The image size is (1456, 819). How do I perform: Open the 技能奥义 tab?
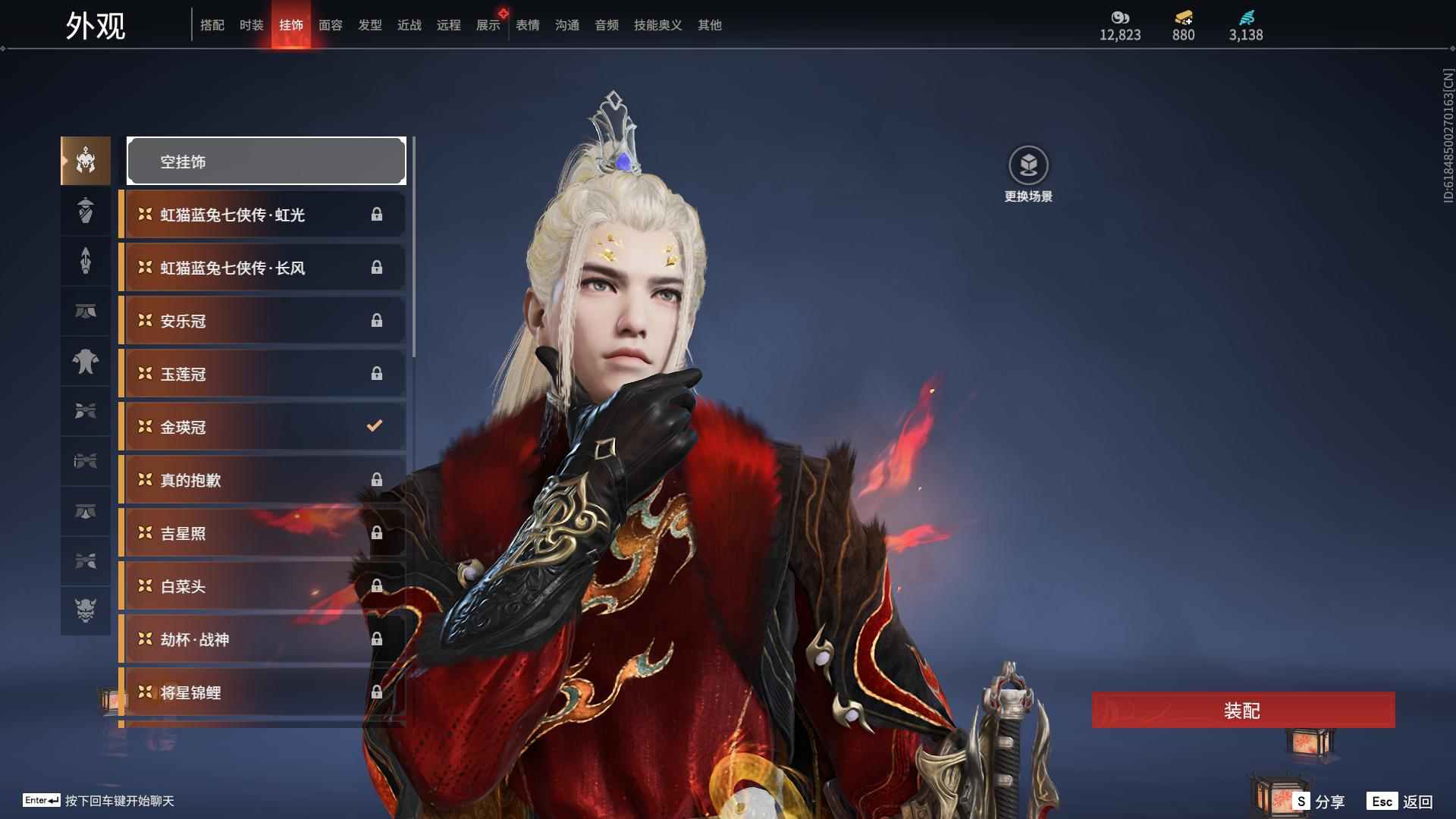coord(657,25)
